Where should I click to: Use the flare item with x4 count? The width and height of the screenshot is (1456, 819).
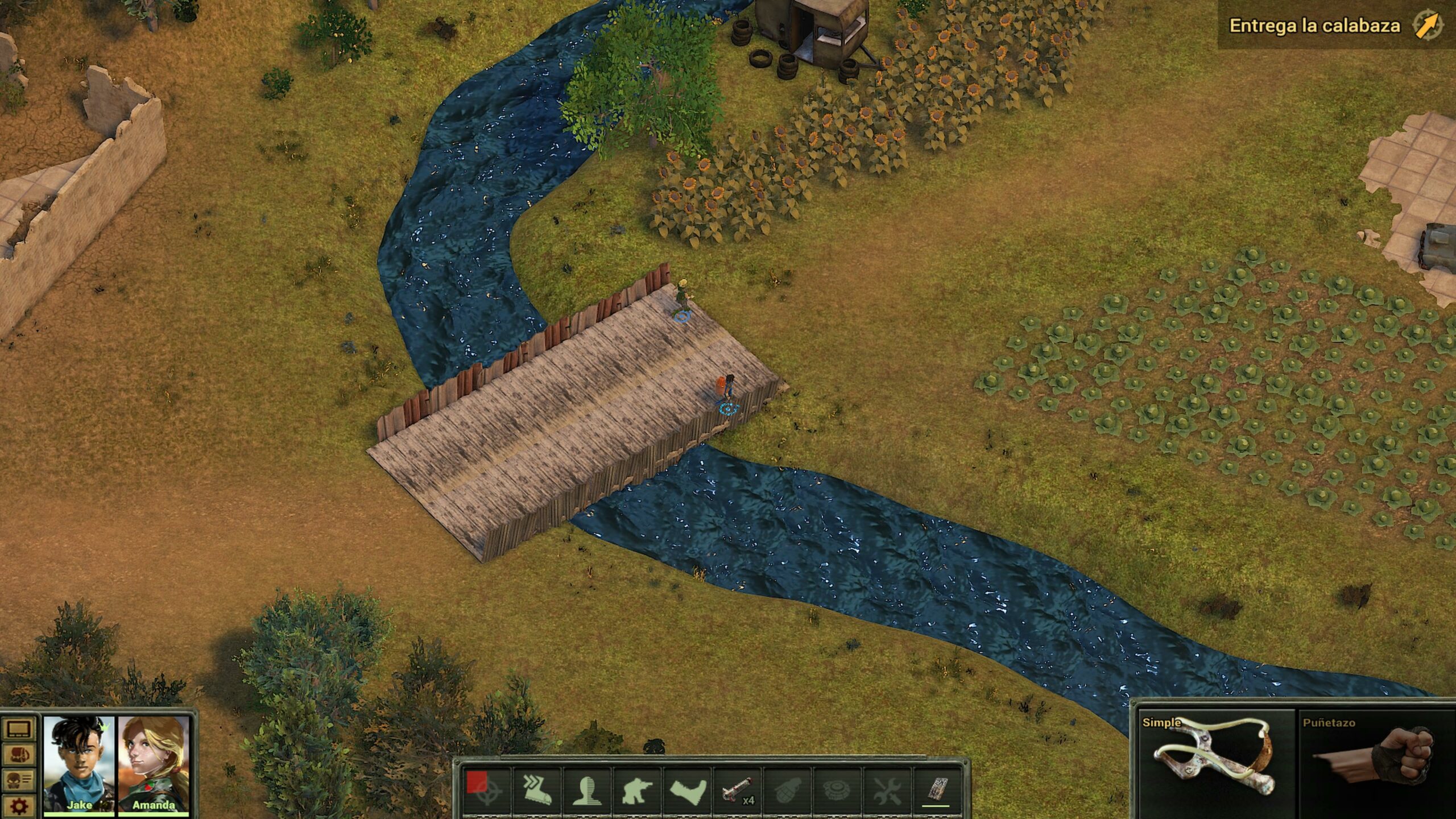point(738,789)
